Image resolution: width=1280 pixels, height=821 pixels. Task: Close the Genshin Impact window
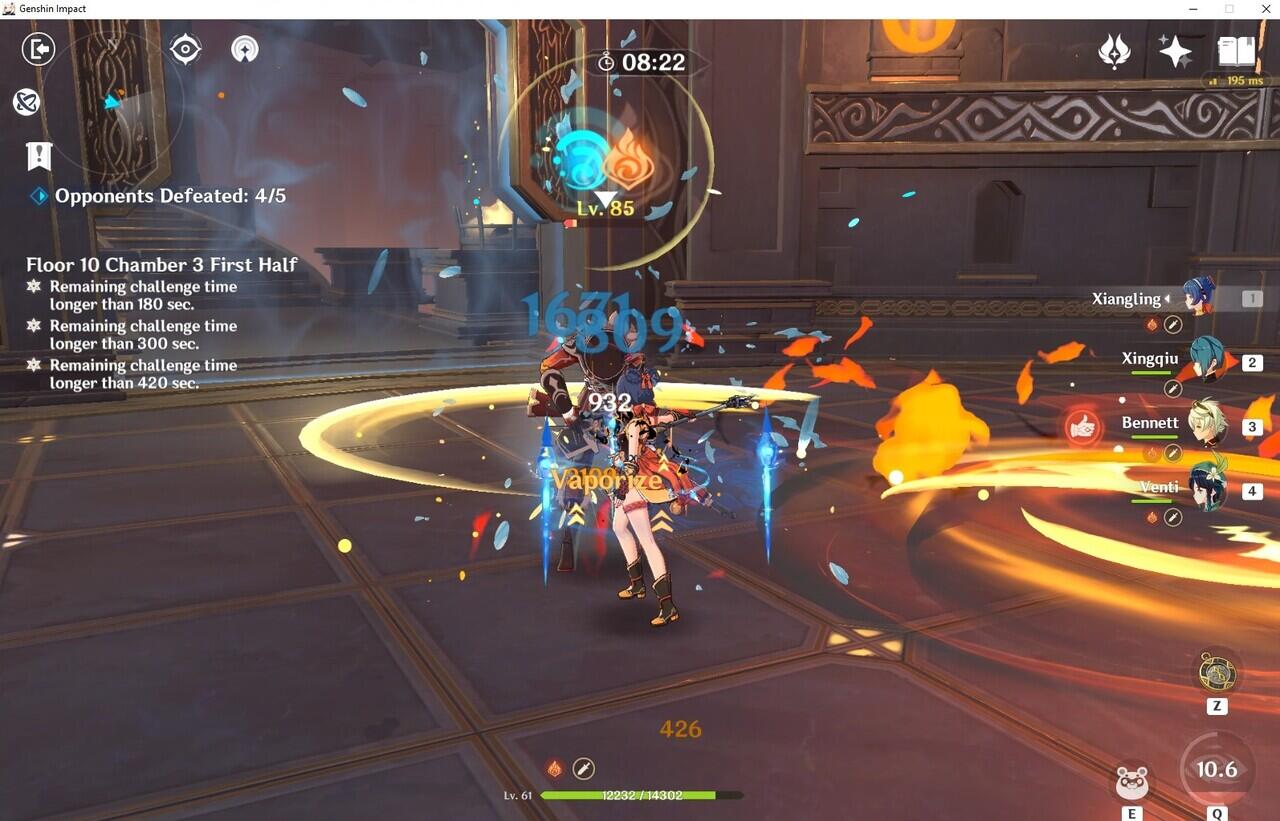(x=1263, y=9)
